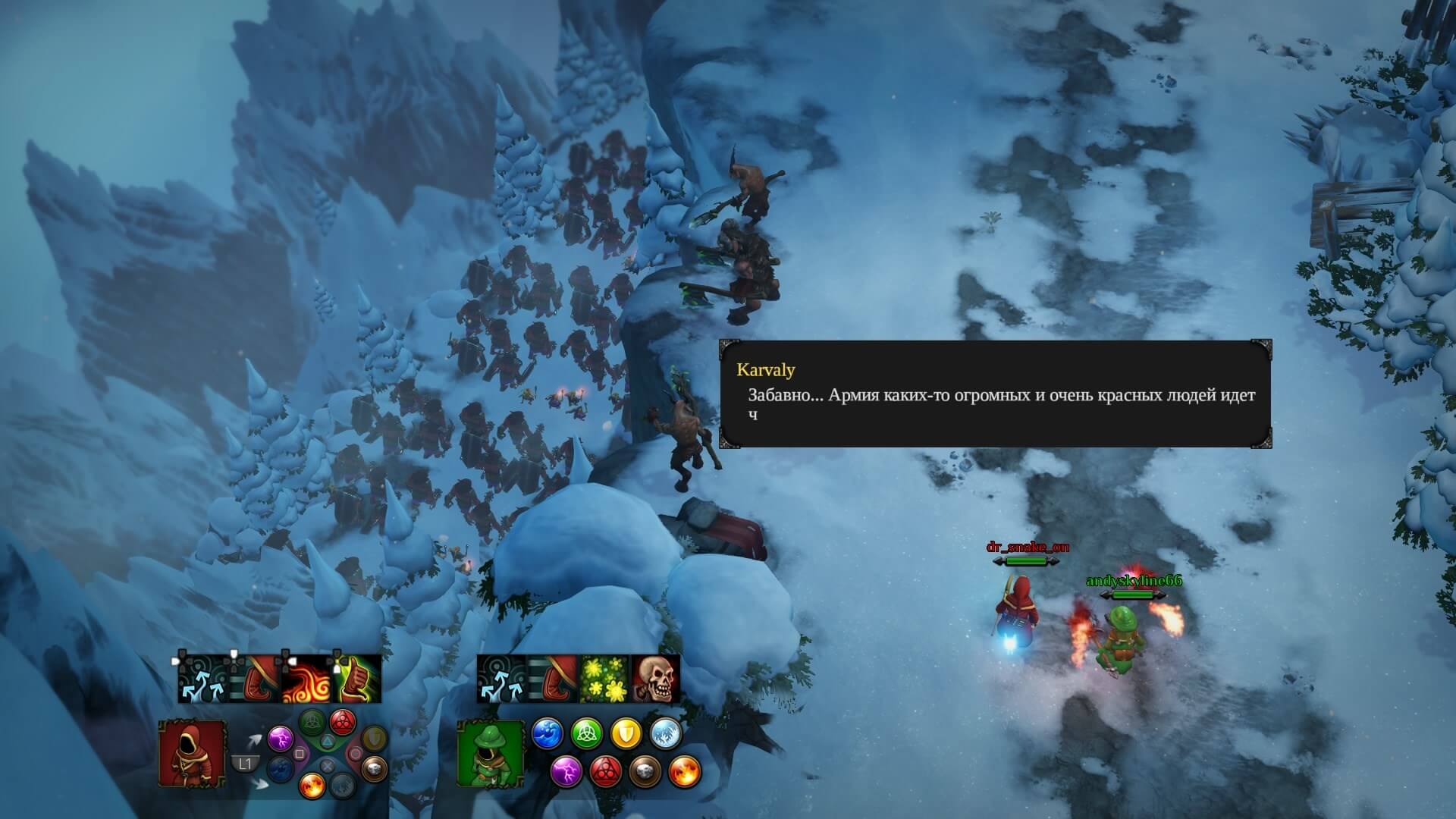Pick the green wizard's water element orb

pos(547,734)
